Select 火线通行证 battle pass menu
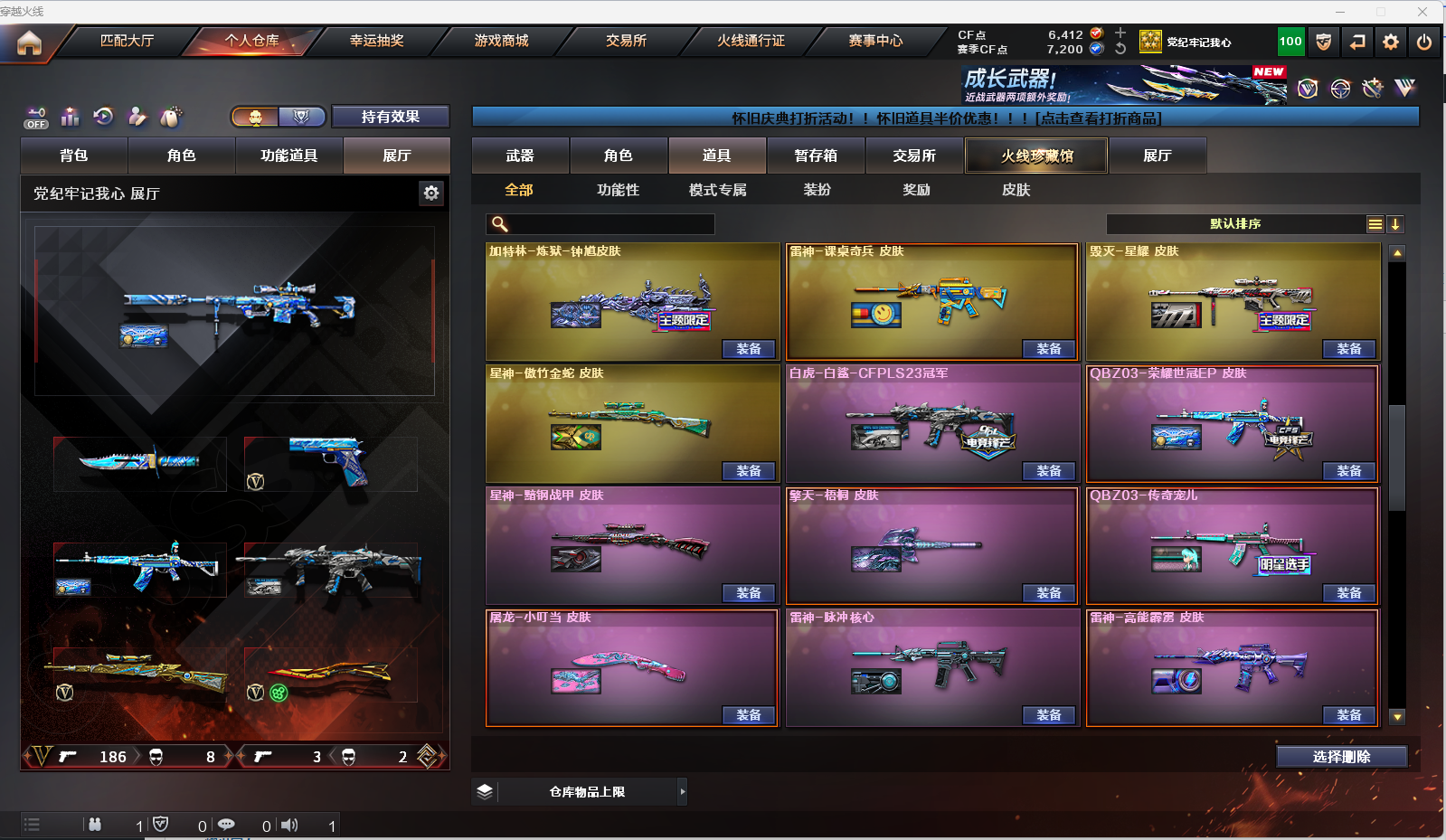 [751, 41]
